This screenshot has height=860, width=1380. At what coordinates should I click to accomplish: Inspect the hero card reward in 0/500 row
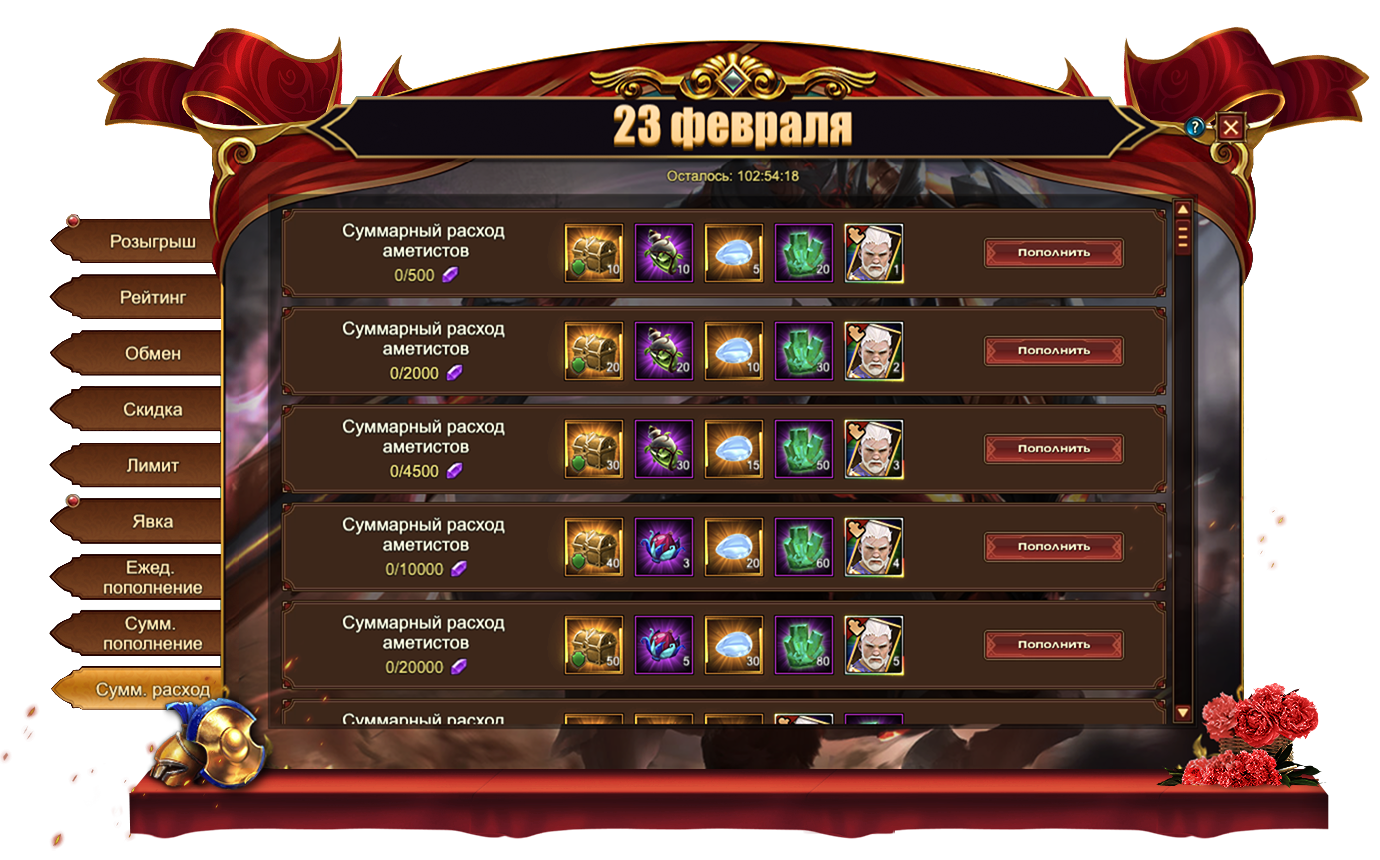point(874,253)
